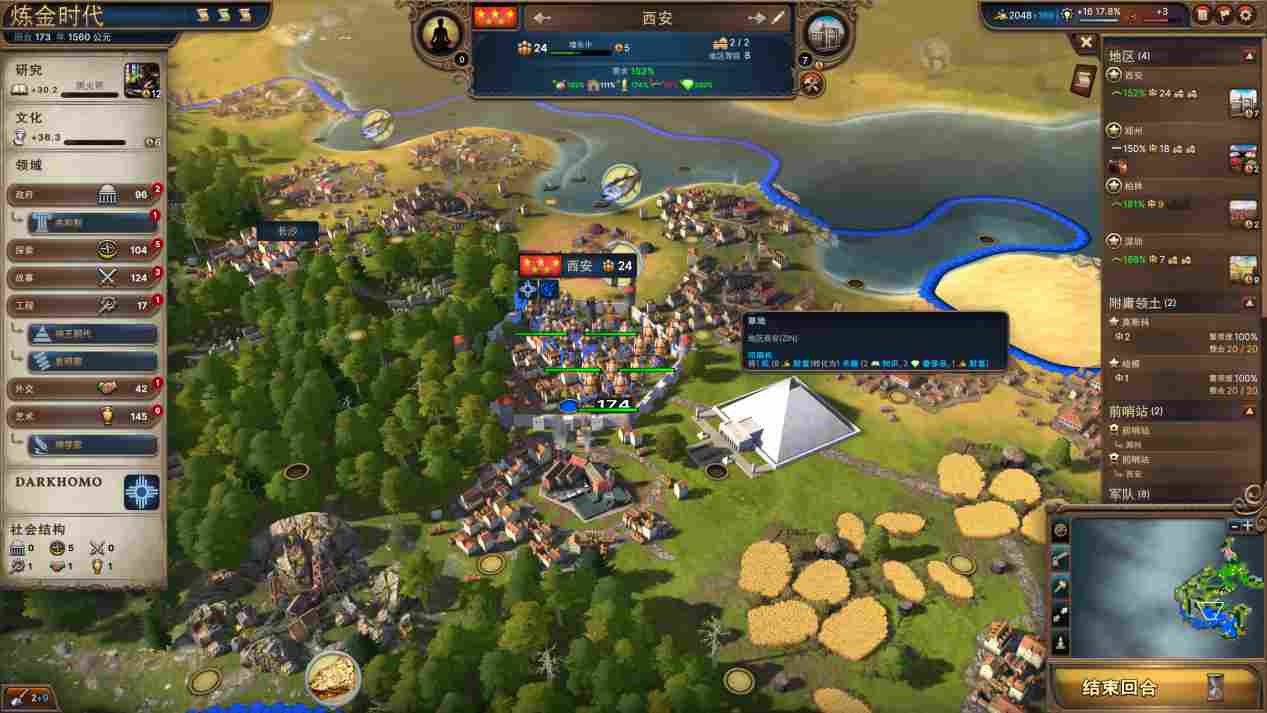Open the 战事 warfare domain row

pos(82,277)
